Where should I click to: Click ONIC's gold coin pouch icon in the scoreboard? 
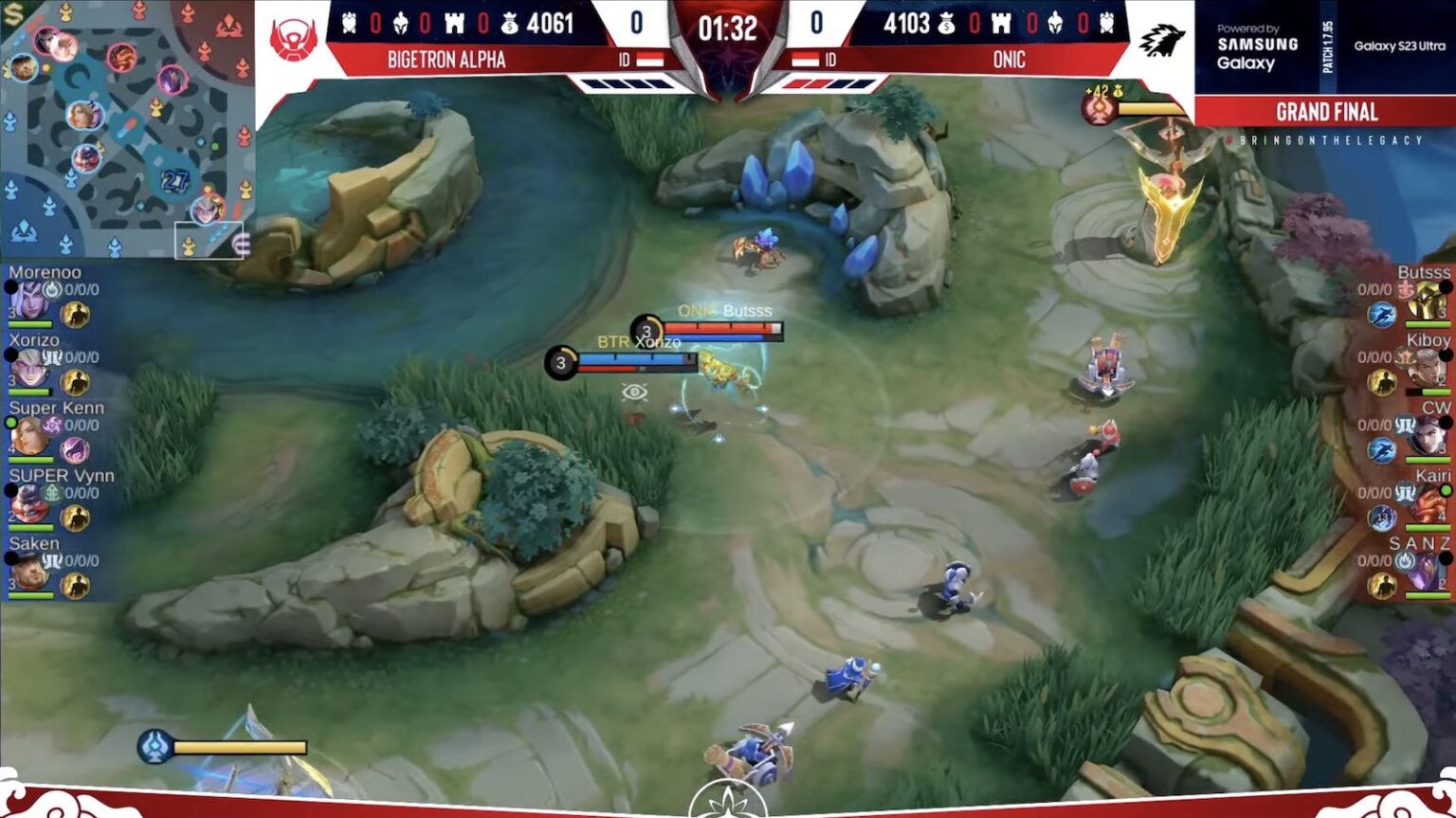[x=947, y=24]
